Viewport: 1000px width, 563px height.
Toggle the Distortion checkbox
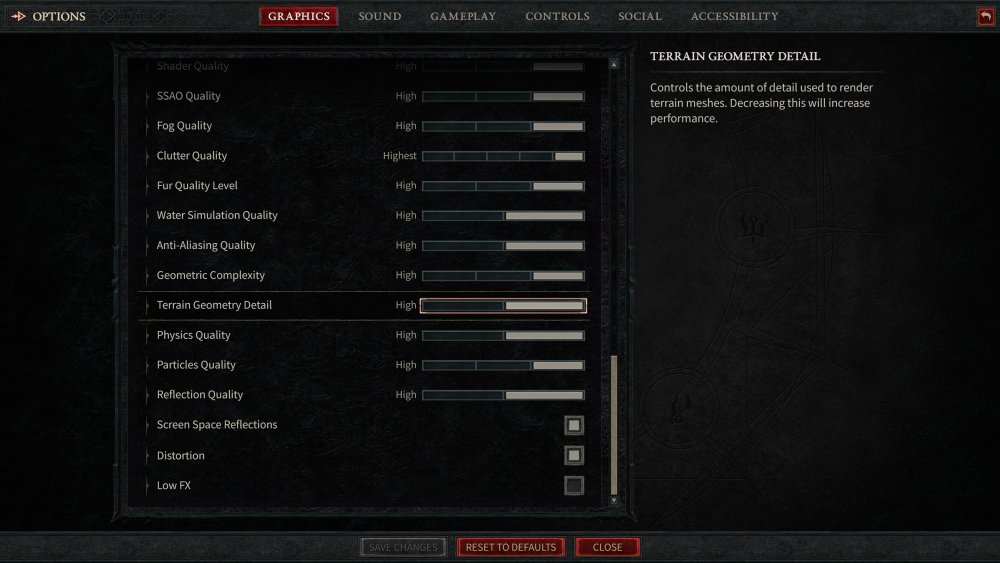tap(573, 456)
